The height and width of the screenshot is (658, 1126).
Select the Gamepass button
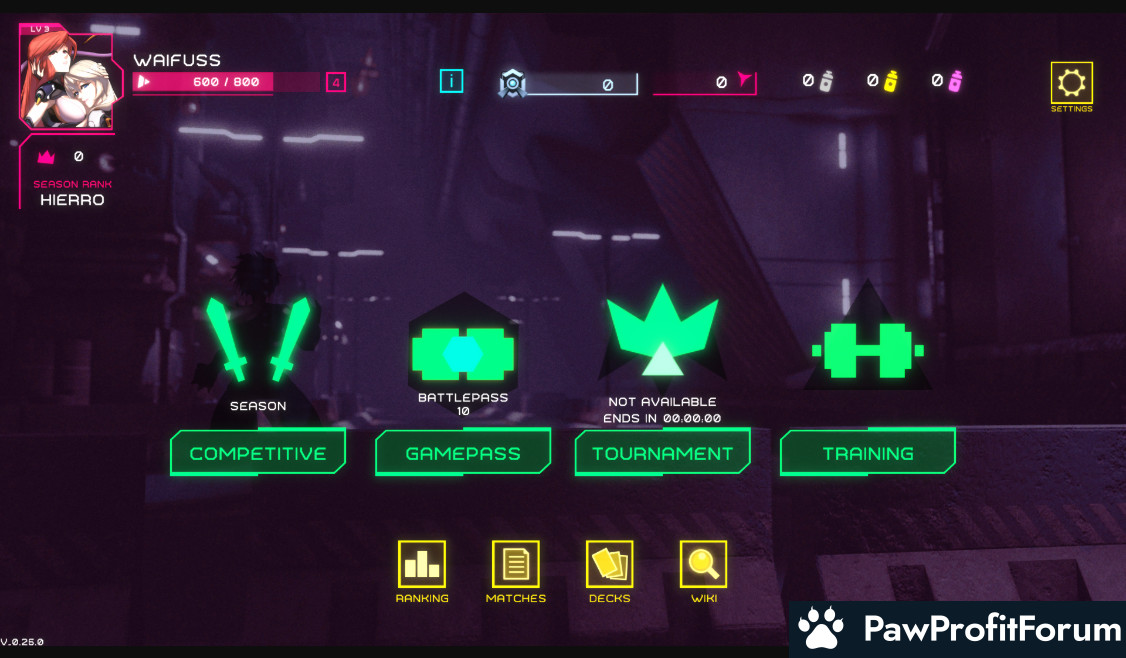tap(463, 453)
